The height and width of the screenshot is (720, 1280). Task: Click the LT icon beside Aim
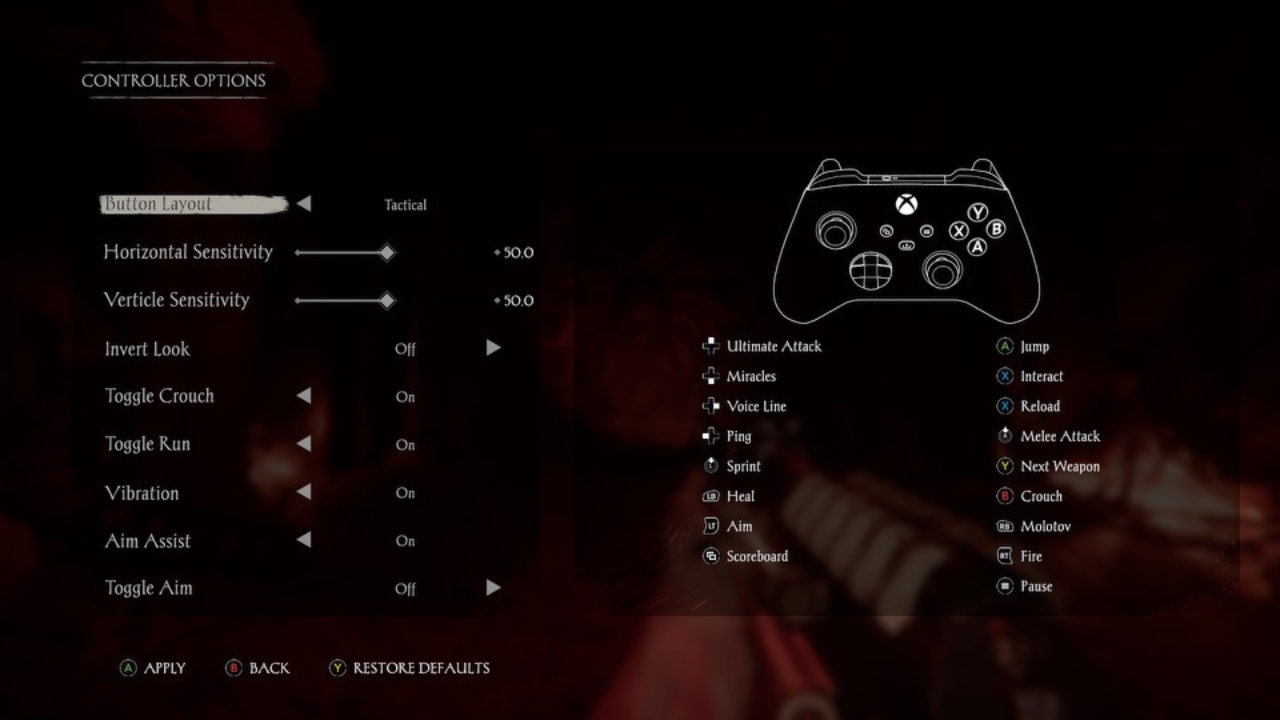[x=711, y=526]
